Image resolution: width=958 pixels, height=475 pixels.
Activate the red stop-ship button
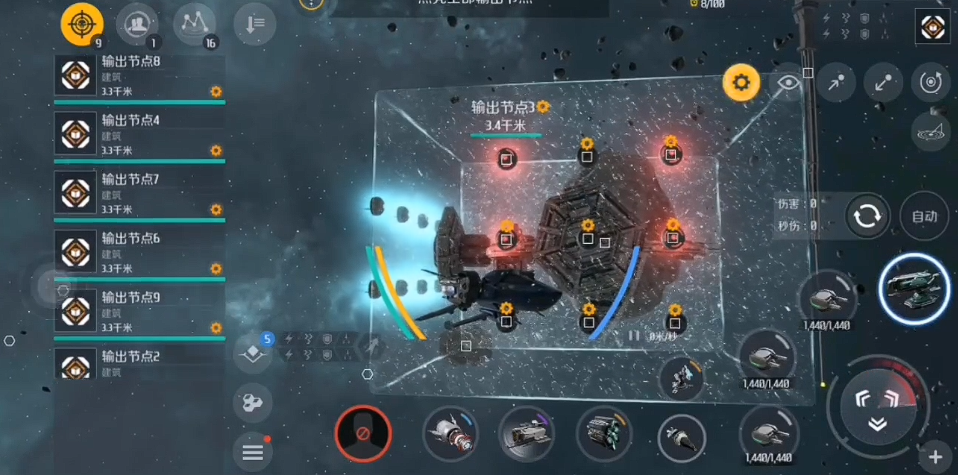pyautogui.click(x=362, y=434)
